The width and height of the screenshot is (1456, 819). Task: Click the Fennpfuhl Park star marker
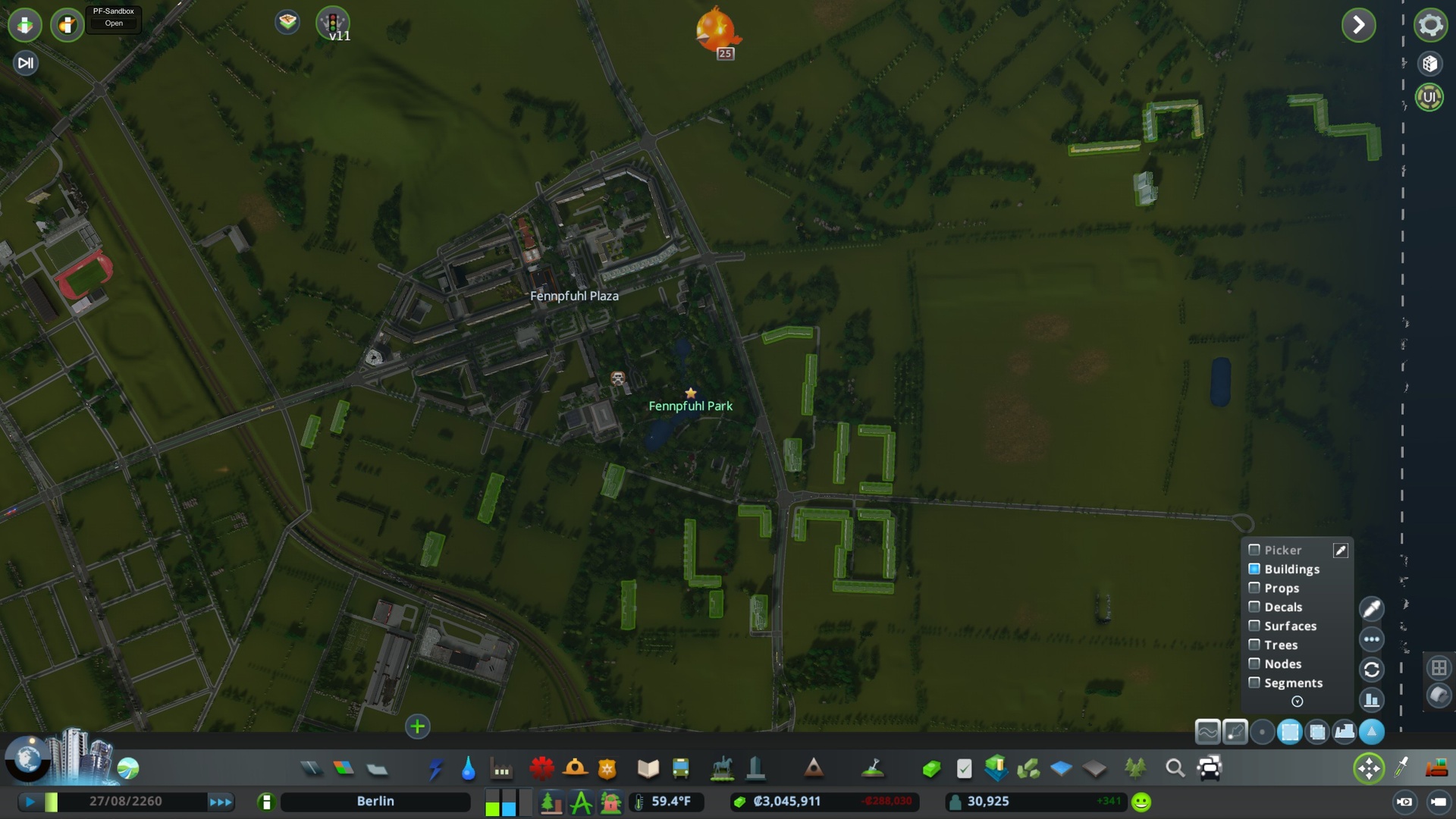(691, 393)
